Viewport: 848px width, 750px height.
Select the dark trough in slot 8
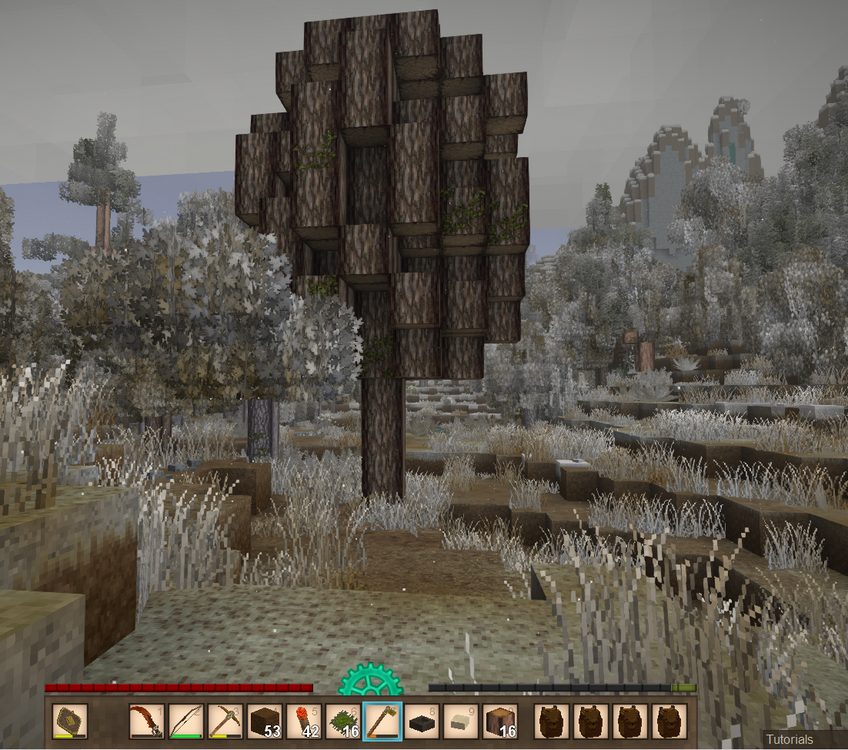(421, 721)
